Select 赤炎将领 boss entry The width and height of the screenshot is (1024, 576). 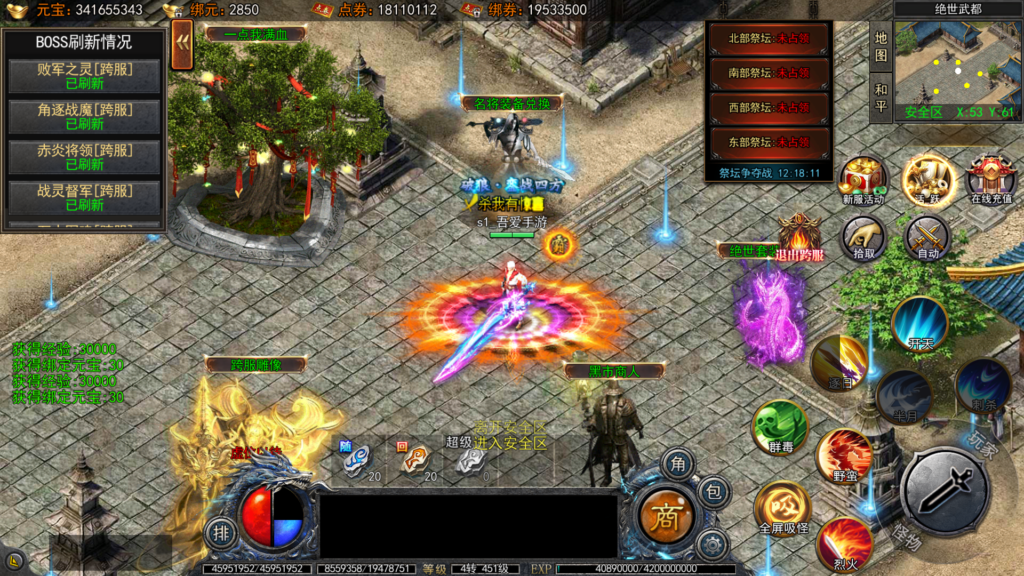tap(85, 157)
